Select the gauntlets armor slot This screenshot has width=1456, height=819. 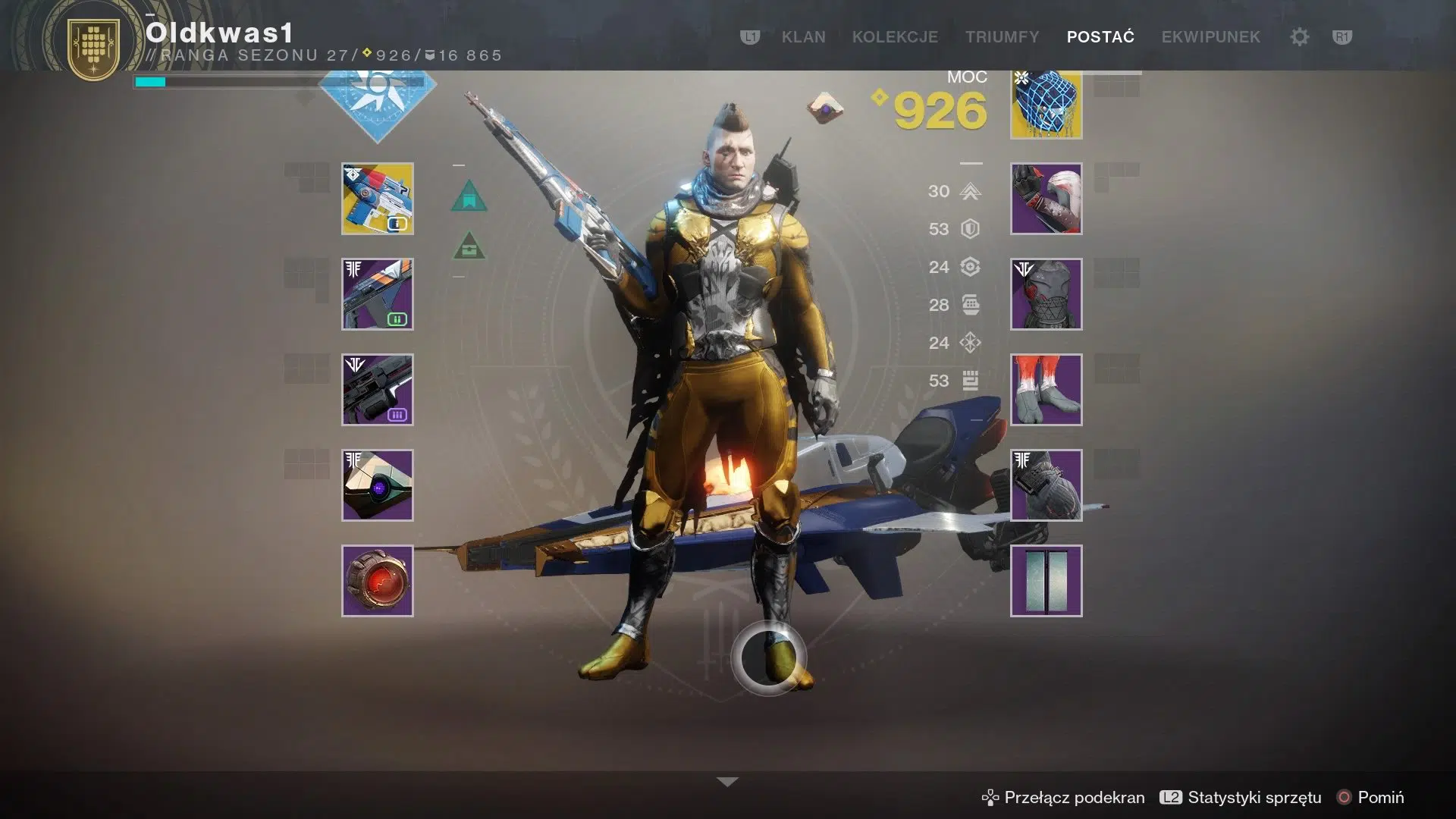(x=1045, y=199)
